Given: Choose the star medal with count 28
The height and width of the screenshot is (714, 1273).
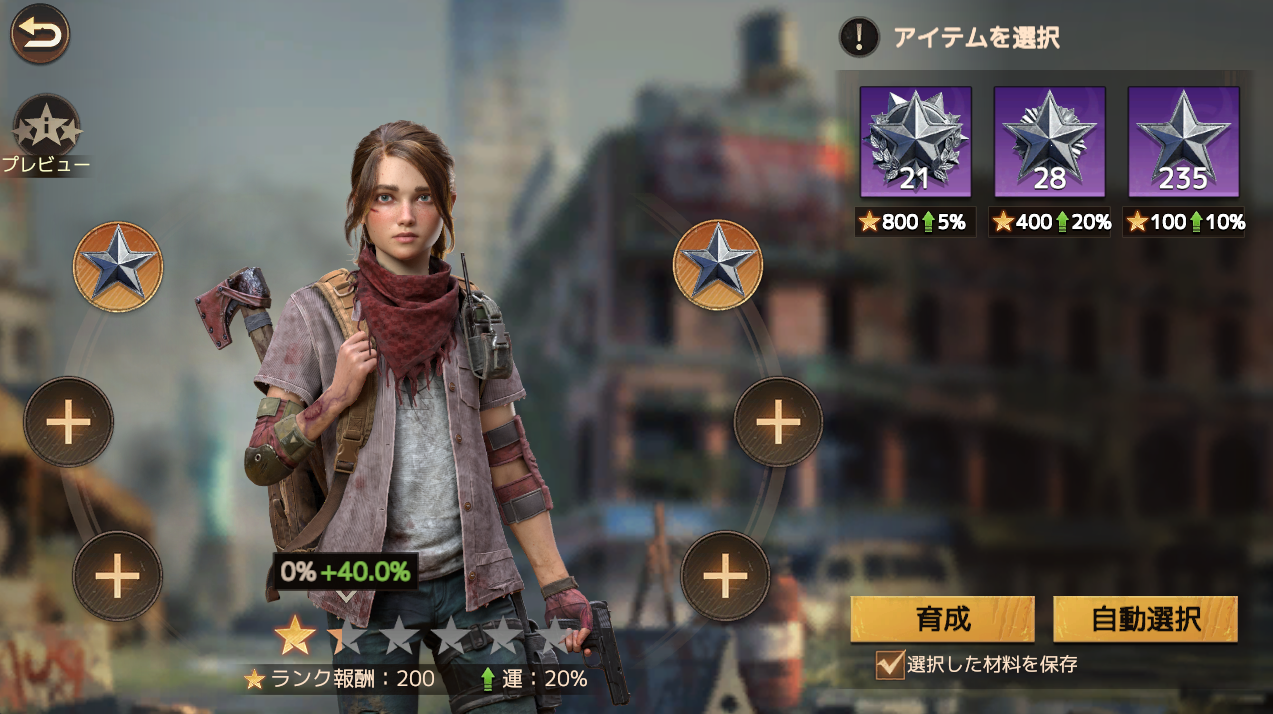Looking at the screenshot, I should point(1049,142).
